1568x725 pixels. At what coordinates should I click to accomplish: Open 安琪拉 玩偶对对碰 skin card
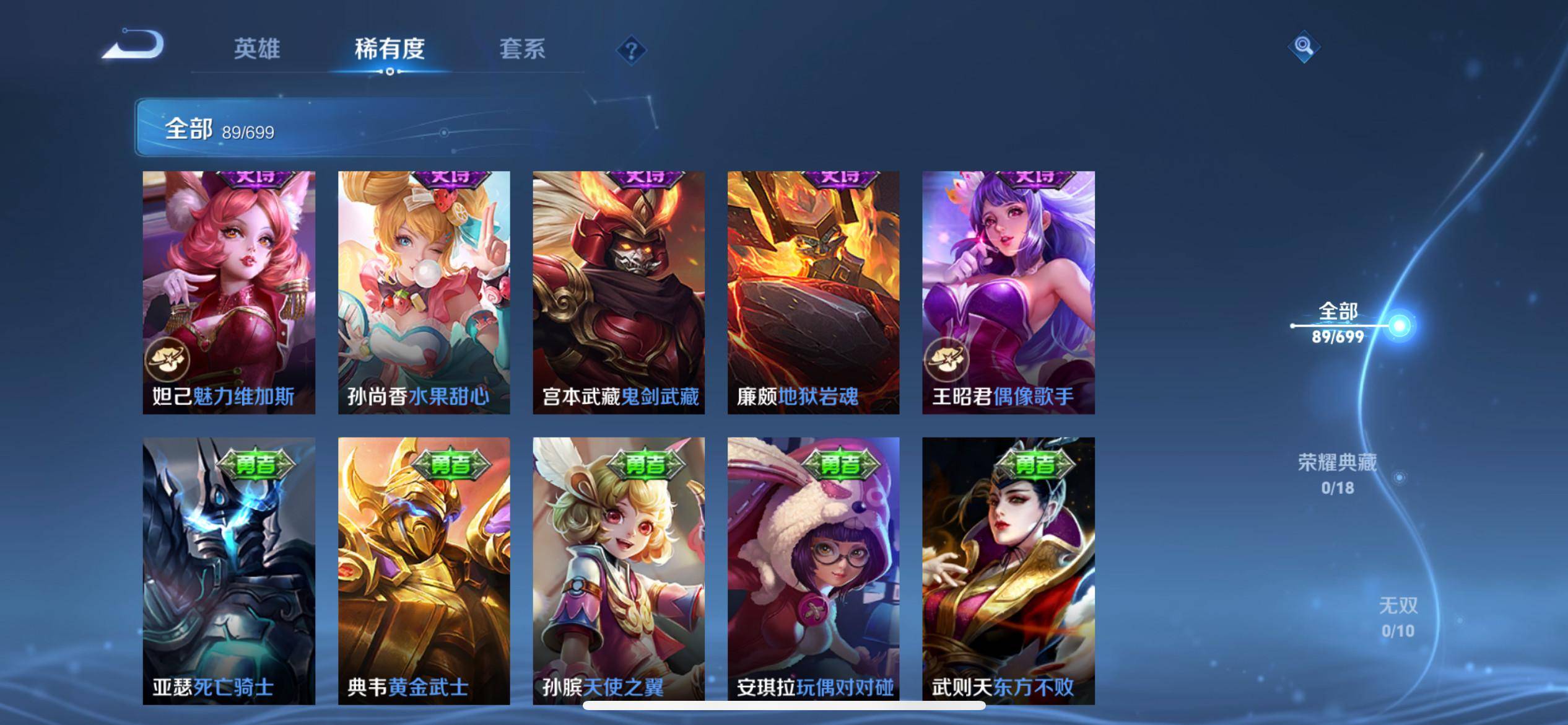click(x=813, y=570)
